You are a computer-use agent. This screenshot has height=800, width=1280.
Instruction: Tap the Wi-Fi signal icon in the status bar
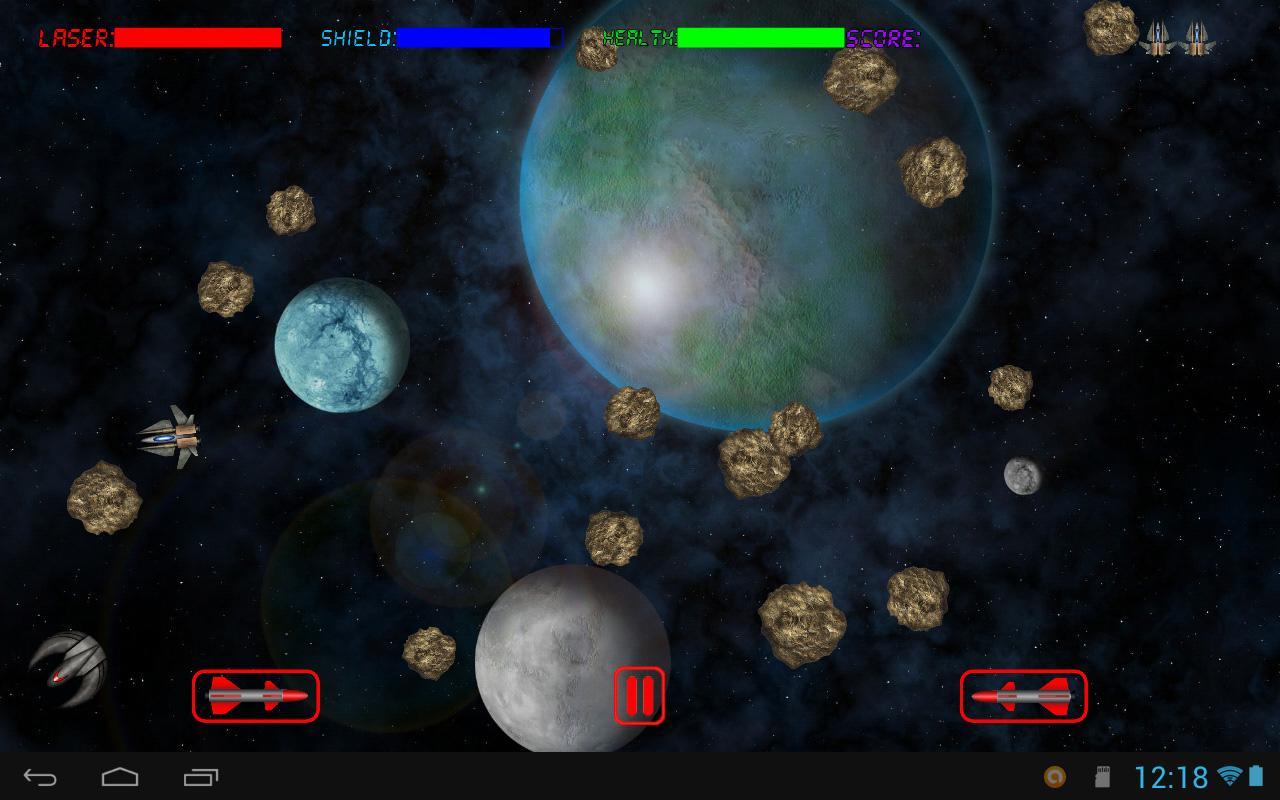[1229, 774]
